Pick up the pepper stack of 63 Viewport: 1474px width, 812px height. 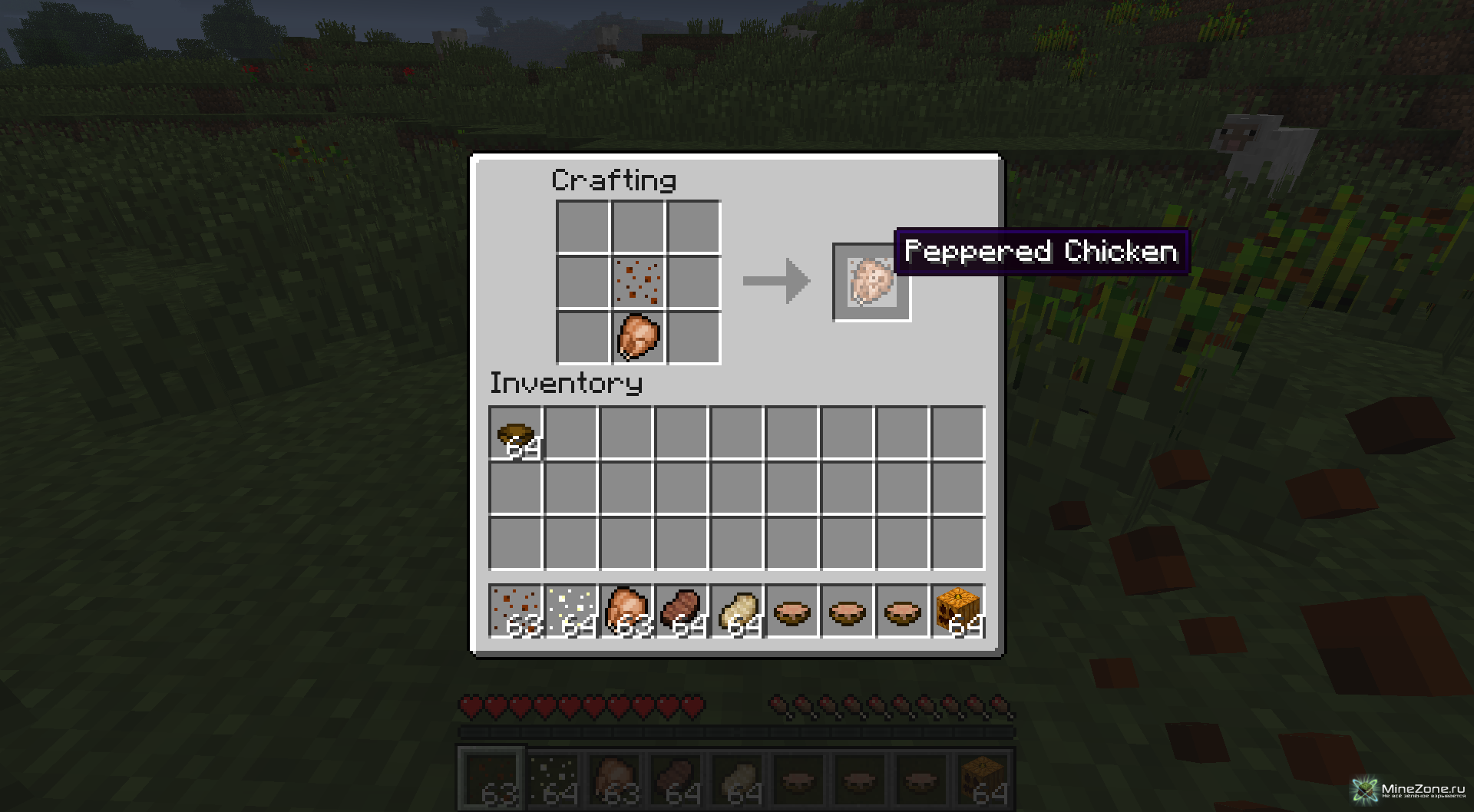(517, 612)
